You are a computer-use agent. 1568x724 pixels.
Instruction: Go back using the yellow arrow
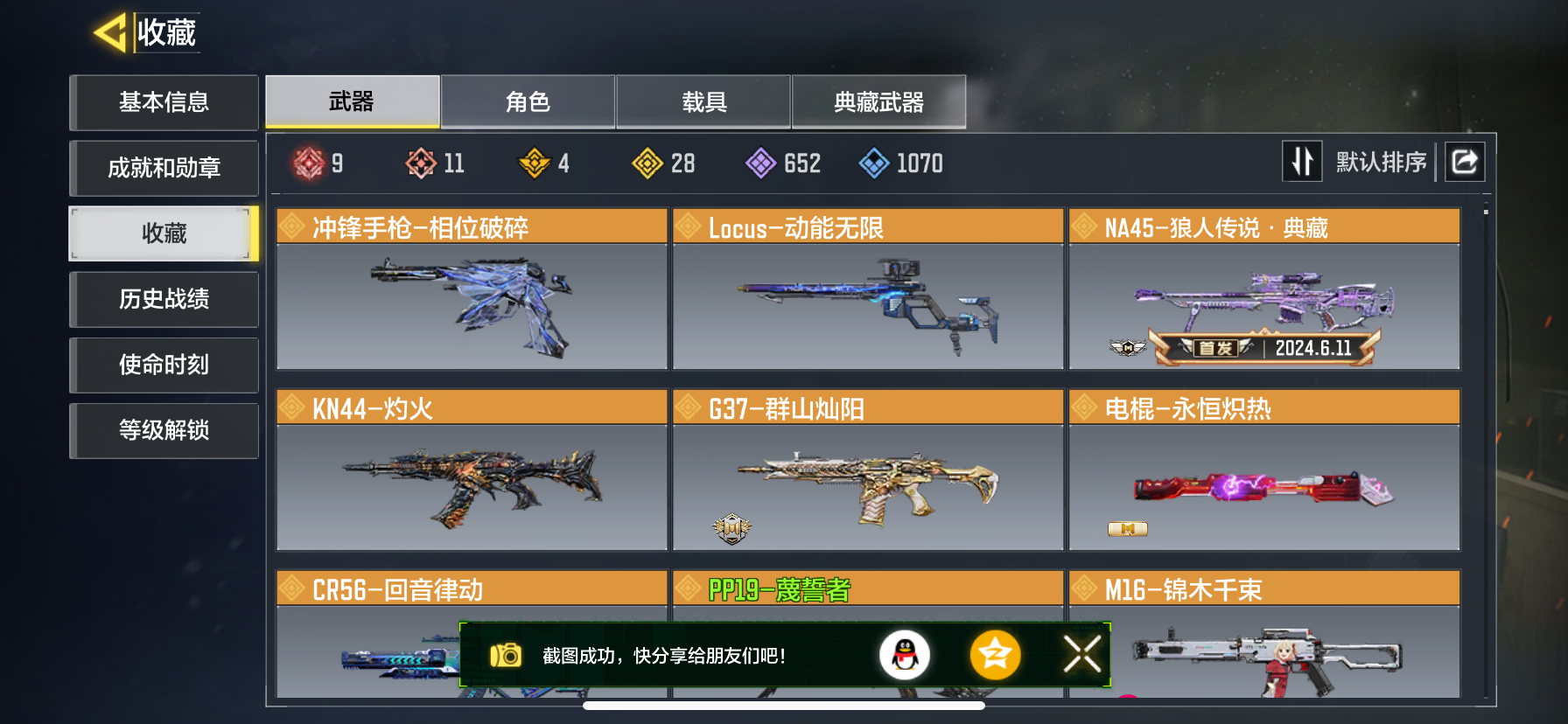(x=110, y=33)
